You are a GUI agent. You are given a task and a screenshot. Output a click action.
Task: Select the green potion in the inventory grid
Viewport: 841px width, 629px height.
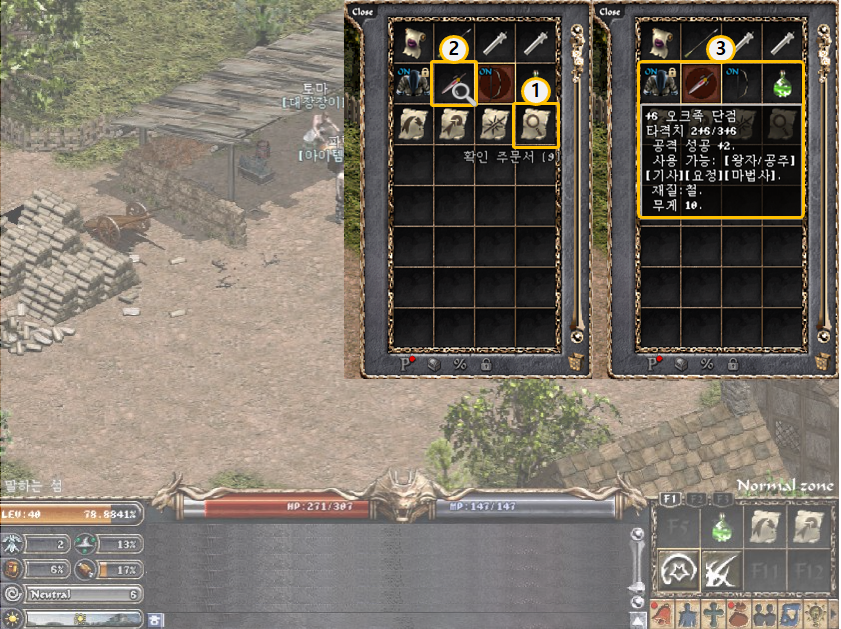click(782, 84)
